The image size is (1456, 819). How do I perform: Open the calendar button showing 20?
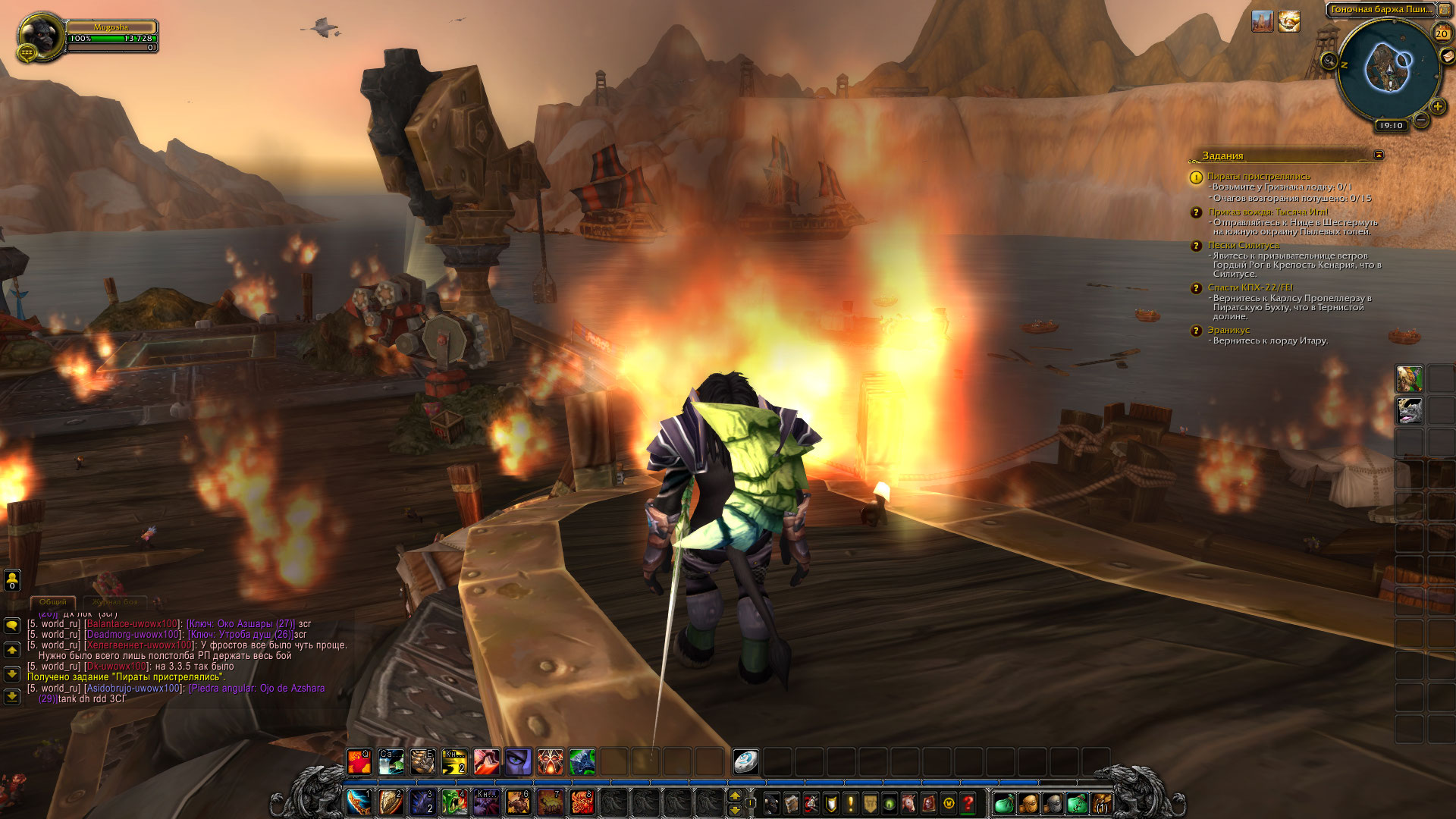pos(1442,33)
